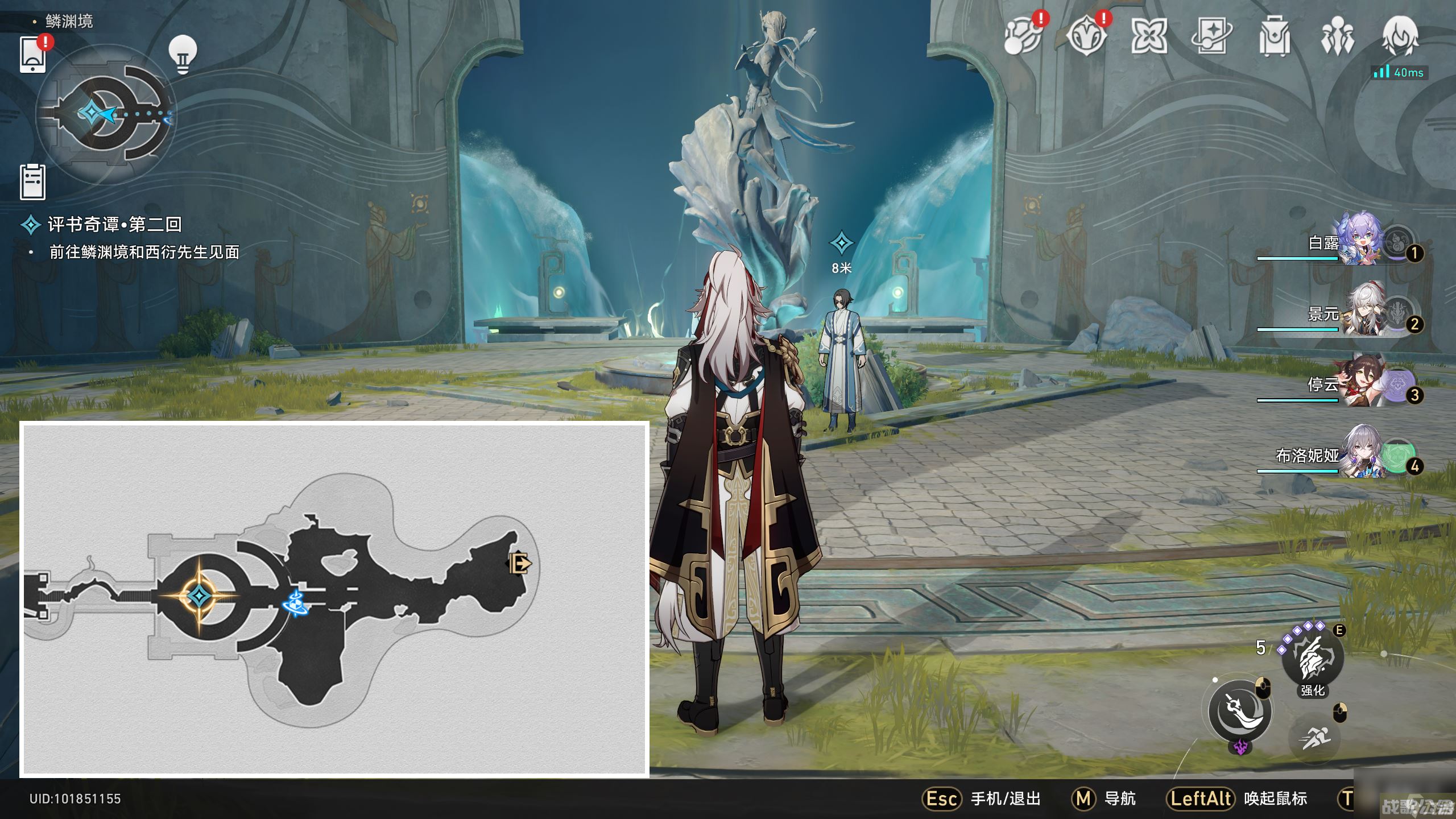Screen dimensions: 1456x819
Task: Open the suitcase inventory icon
Action: coord(1274,37)
